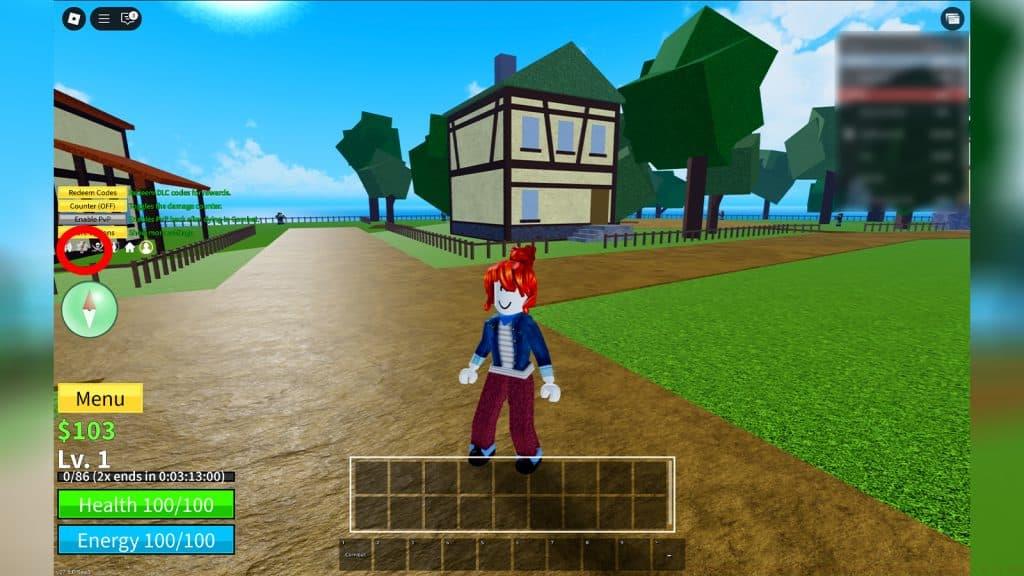Click the white house icon
This screenshot has width=1024, height=576.
point(129,247)
